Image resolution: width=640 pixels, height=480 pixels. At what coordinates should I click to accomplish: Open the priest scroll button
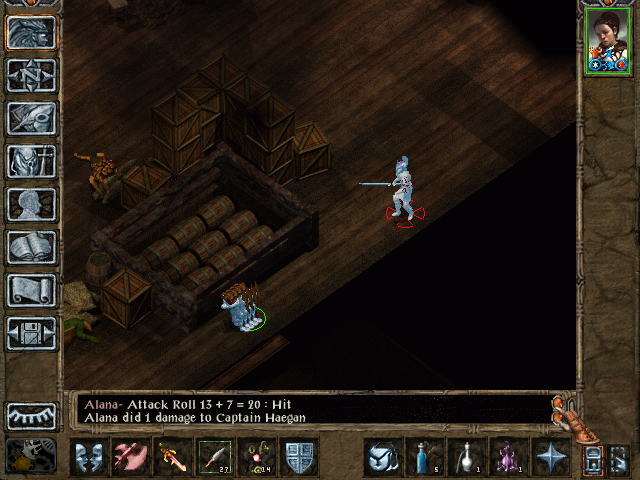pos(31,290)
